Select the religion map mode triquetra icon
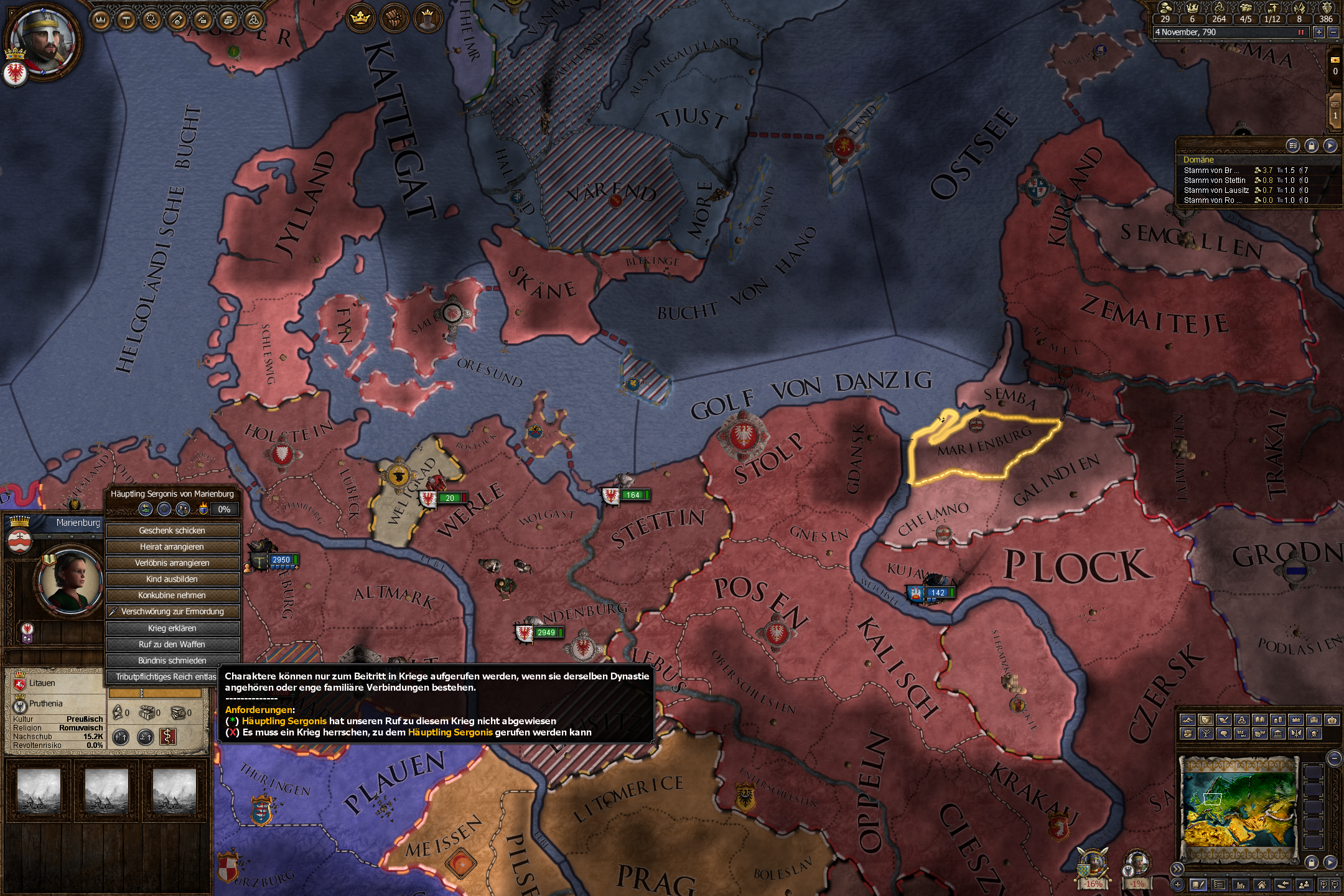 click(x=1243, y=720)
